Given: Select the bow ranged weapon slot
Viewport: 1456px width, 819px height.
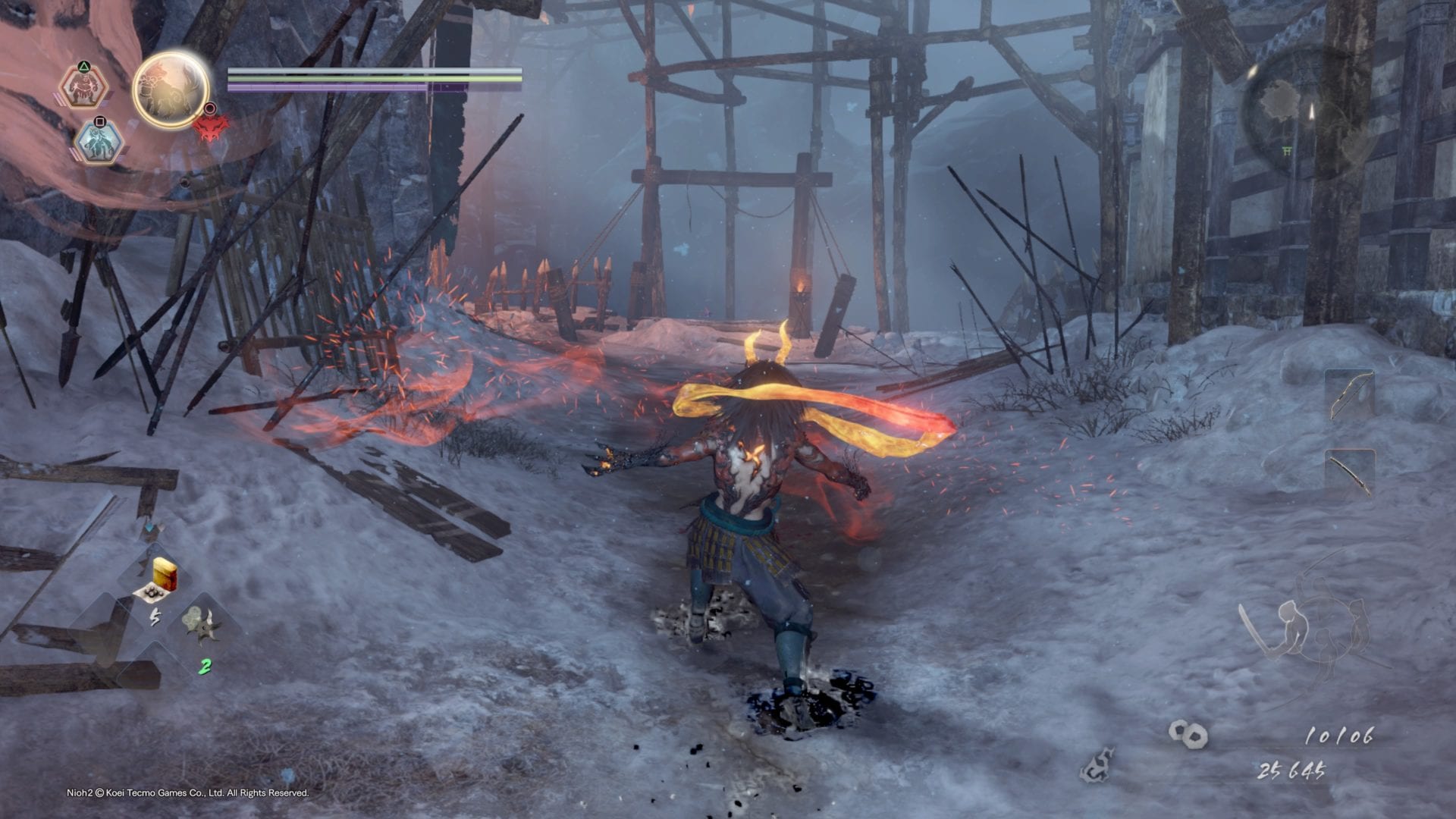Looking at the screenshot, I should pyautogui.click(x=1349, y=394).
